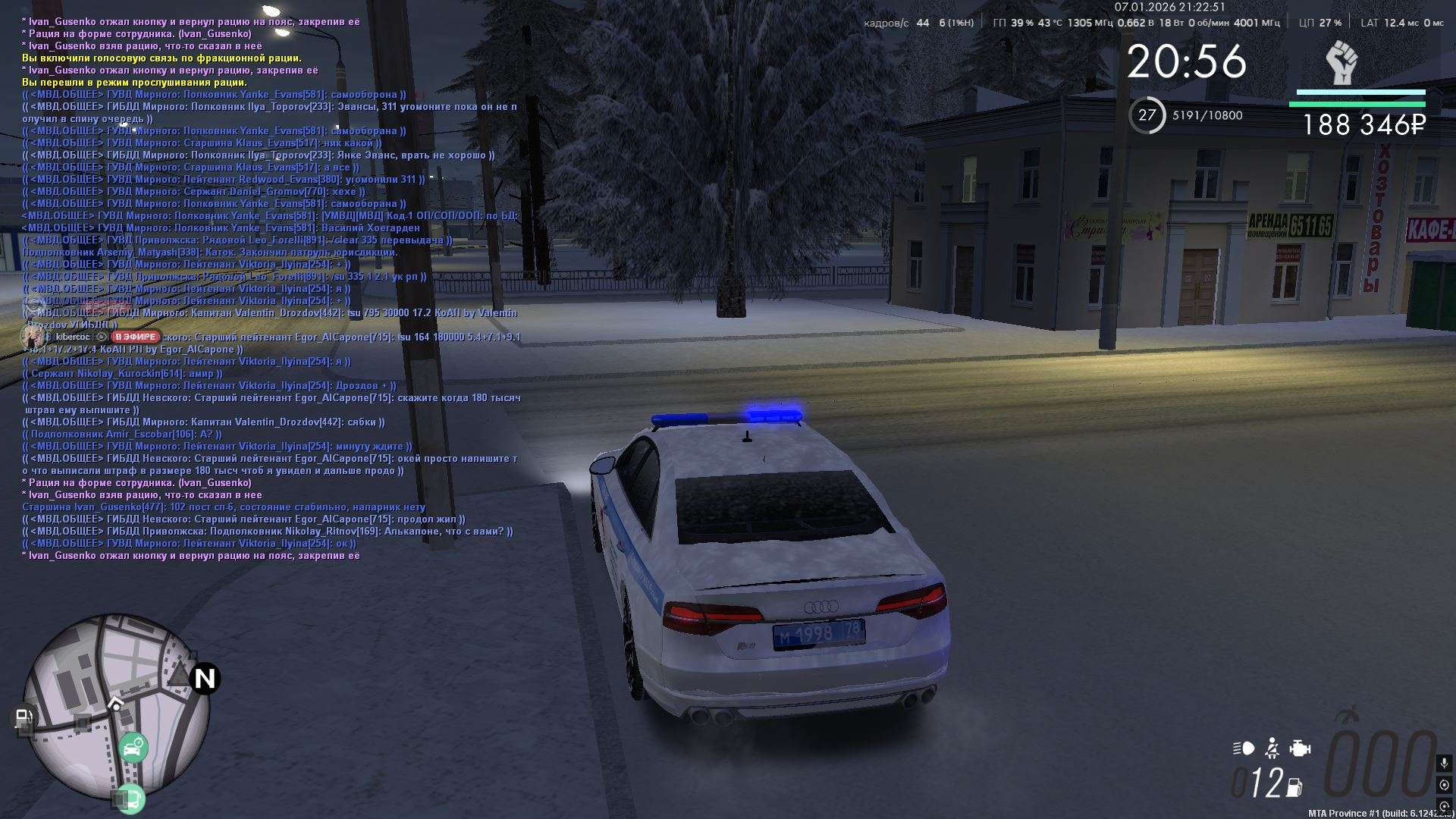Screen dimensions: 1456x819
Task: Click the circular minimap
Action: [114, 705]
